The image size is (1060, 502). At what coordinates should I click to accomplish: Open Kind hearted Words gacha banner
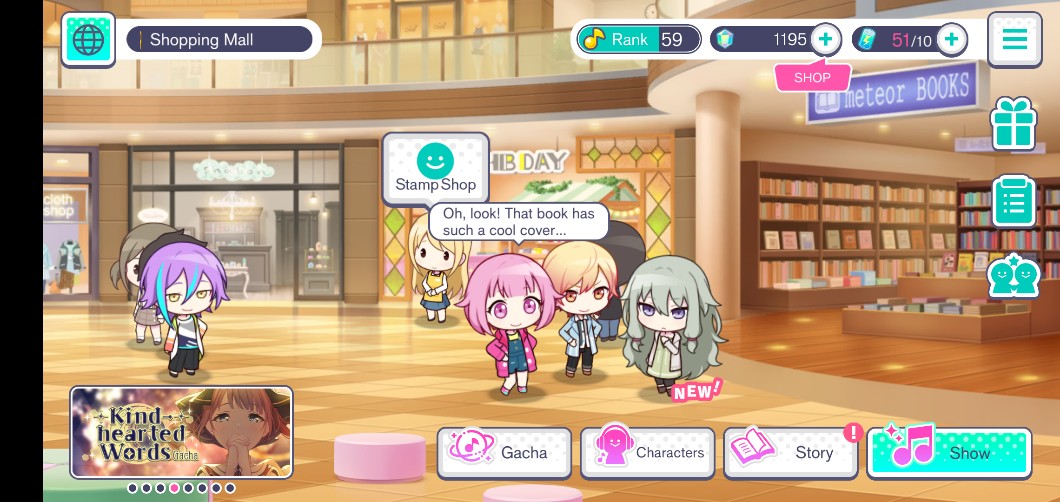point(181,432)
